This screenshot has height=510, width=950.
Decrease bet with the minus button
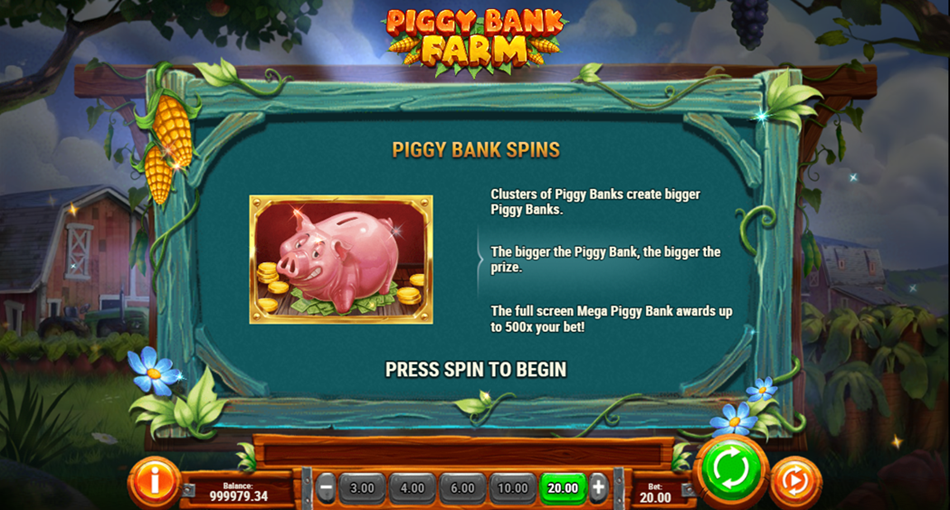[x=326, y=488]
